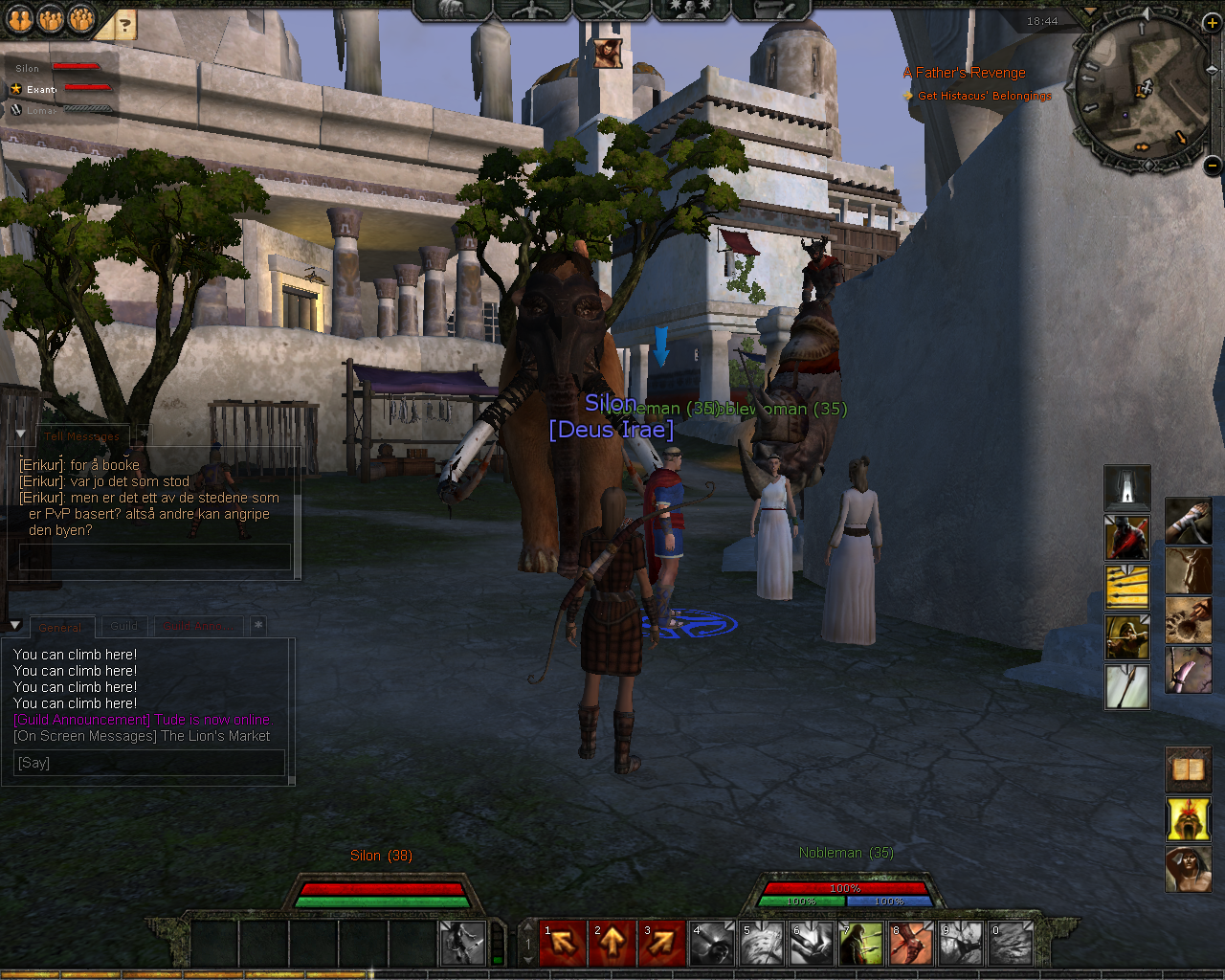Open the question mark help button
1225x980 pixels.
(x=124, y=24)
